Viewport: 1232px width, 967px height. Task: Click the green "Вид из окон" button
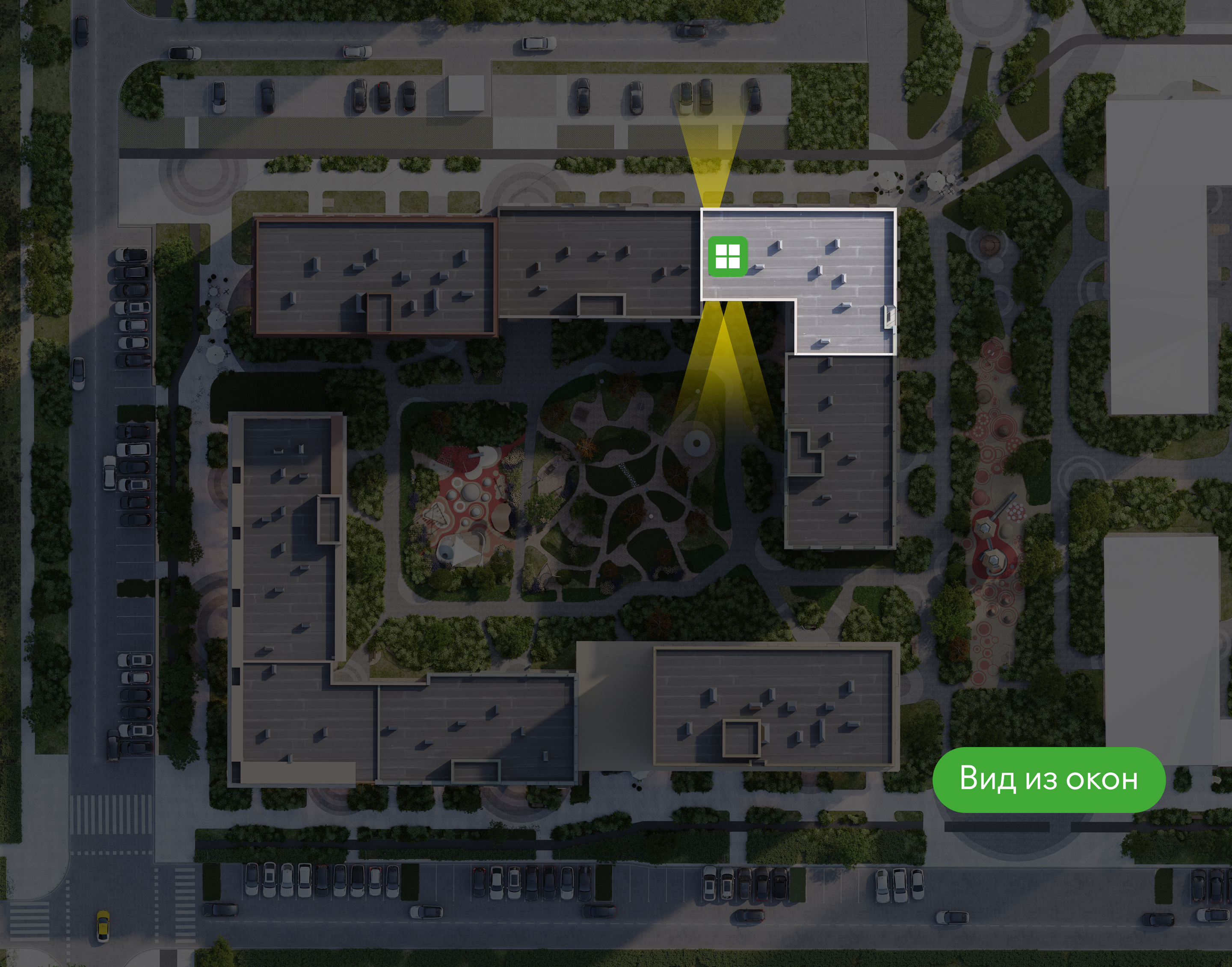tap(1048, 779)
